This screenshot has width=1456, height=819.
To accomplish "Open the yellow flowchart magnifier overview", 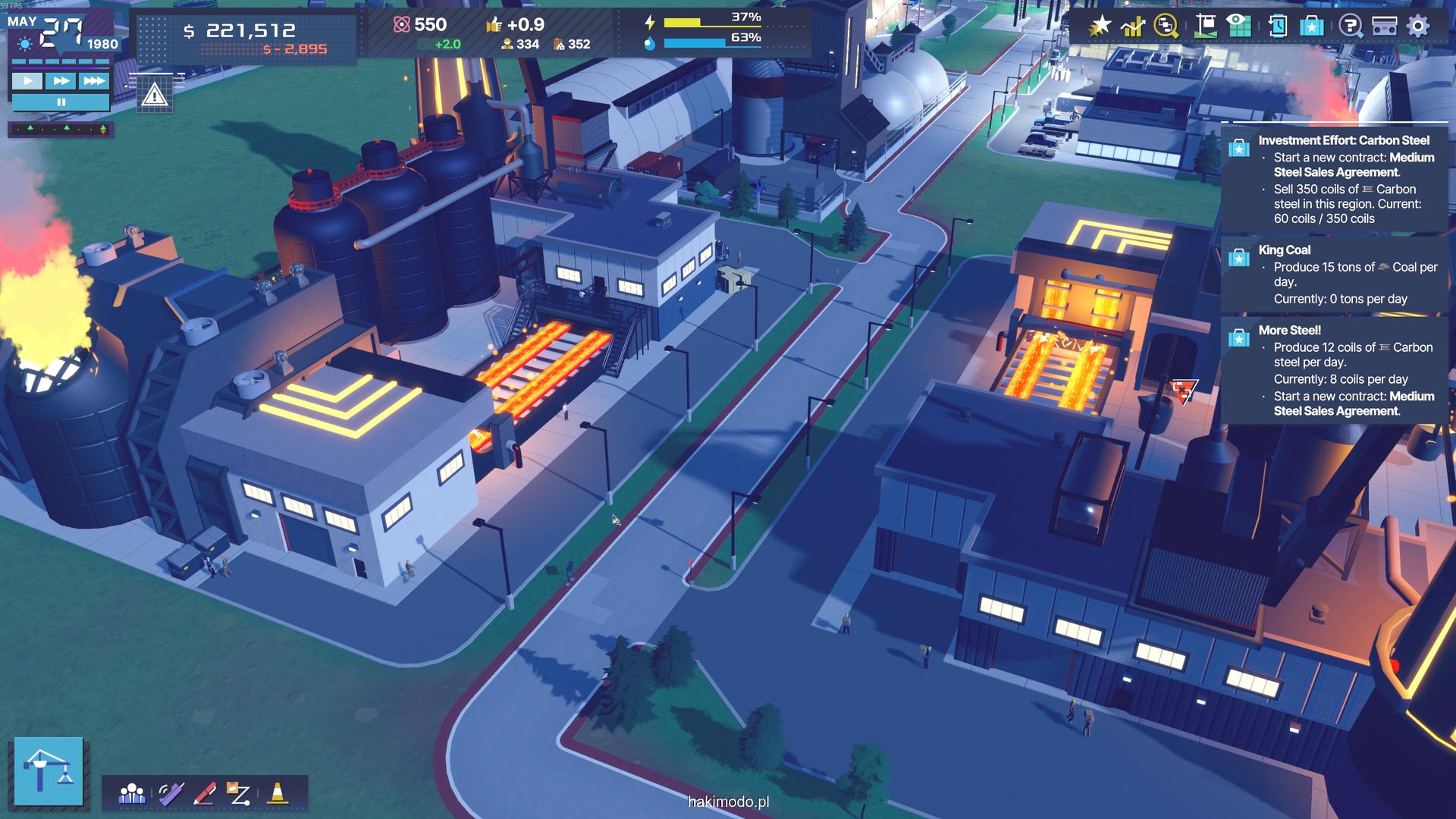I will tap(1166, 27).
